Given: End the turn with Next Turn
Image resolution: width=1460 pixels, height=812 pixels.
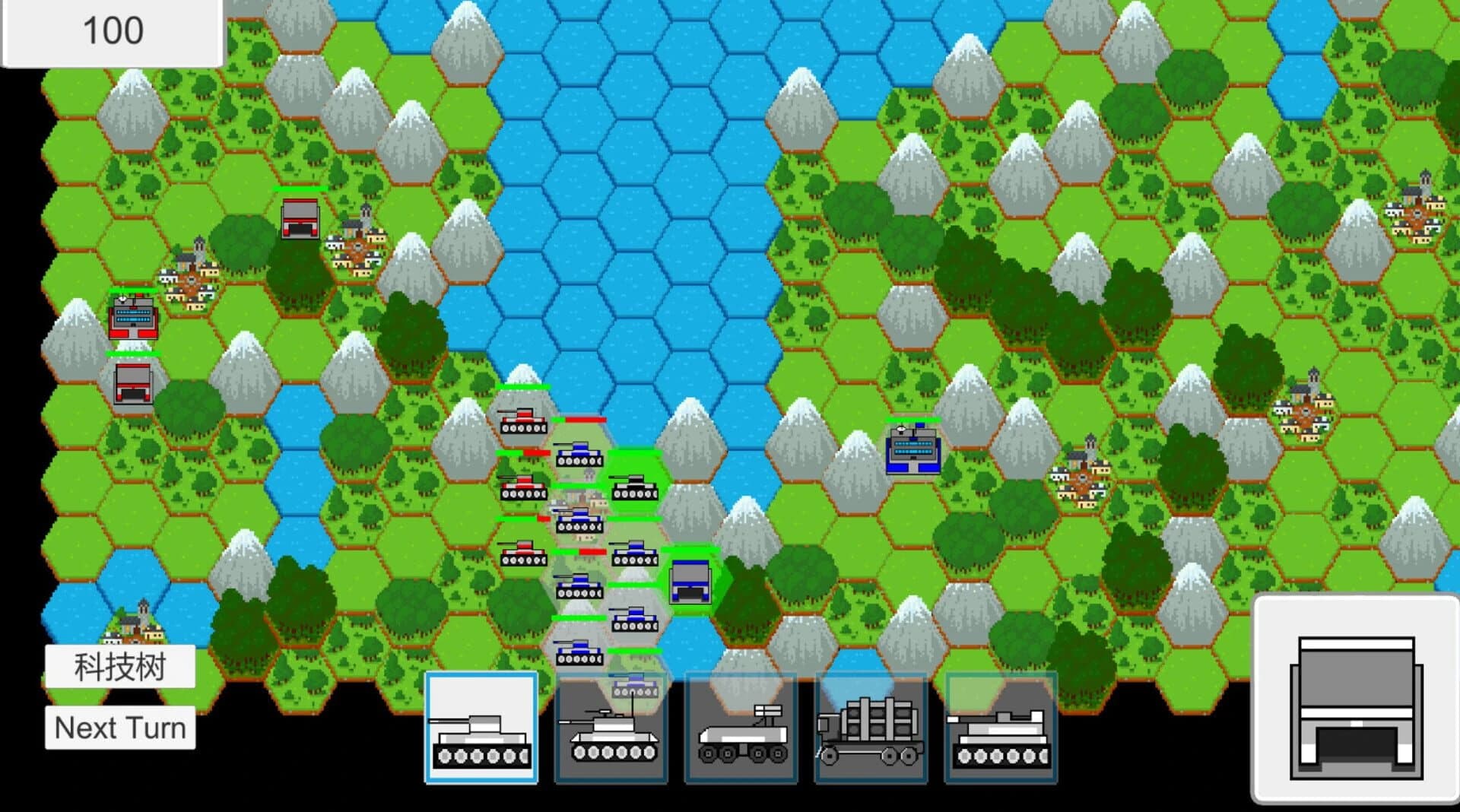Looking at the screenshot, I should (x=120, y=728).
